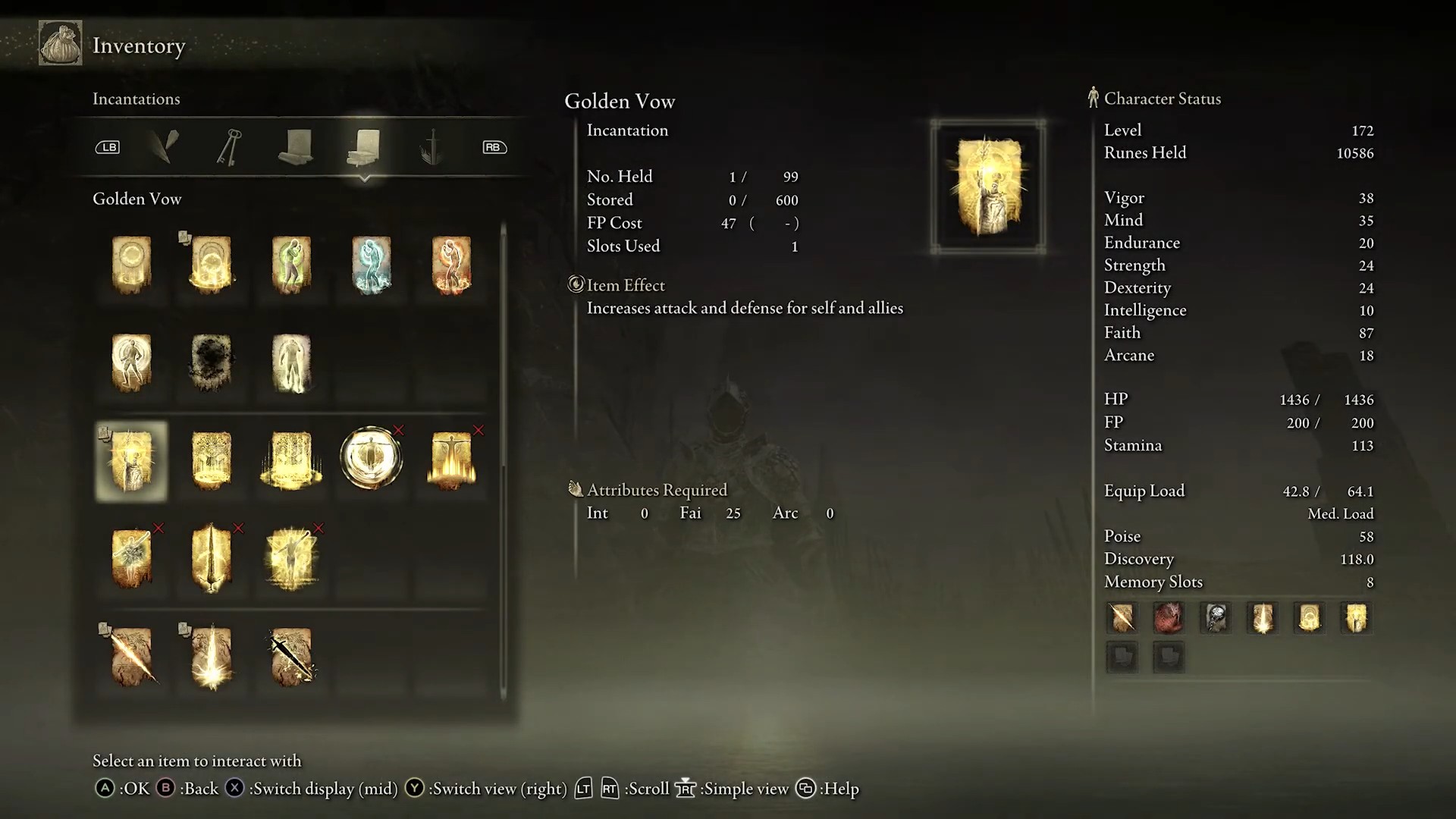
Task: Click the Inventory pouch icon
Action: click(x=61, y=44)
